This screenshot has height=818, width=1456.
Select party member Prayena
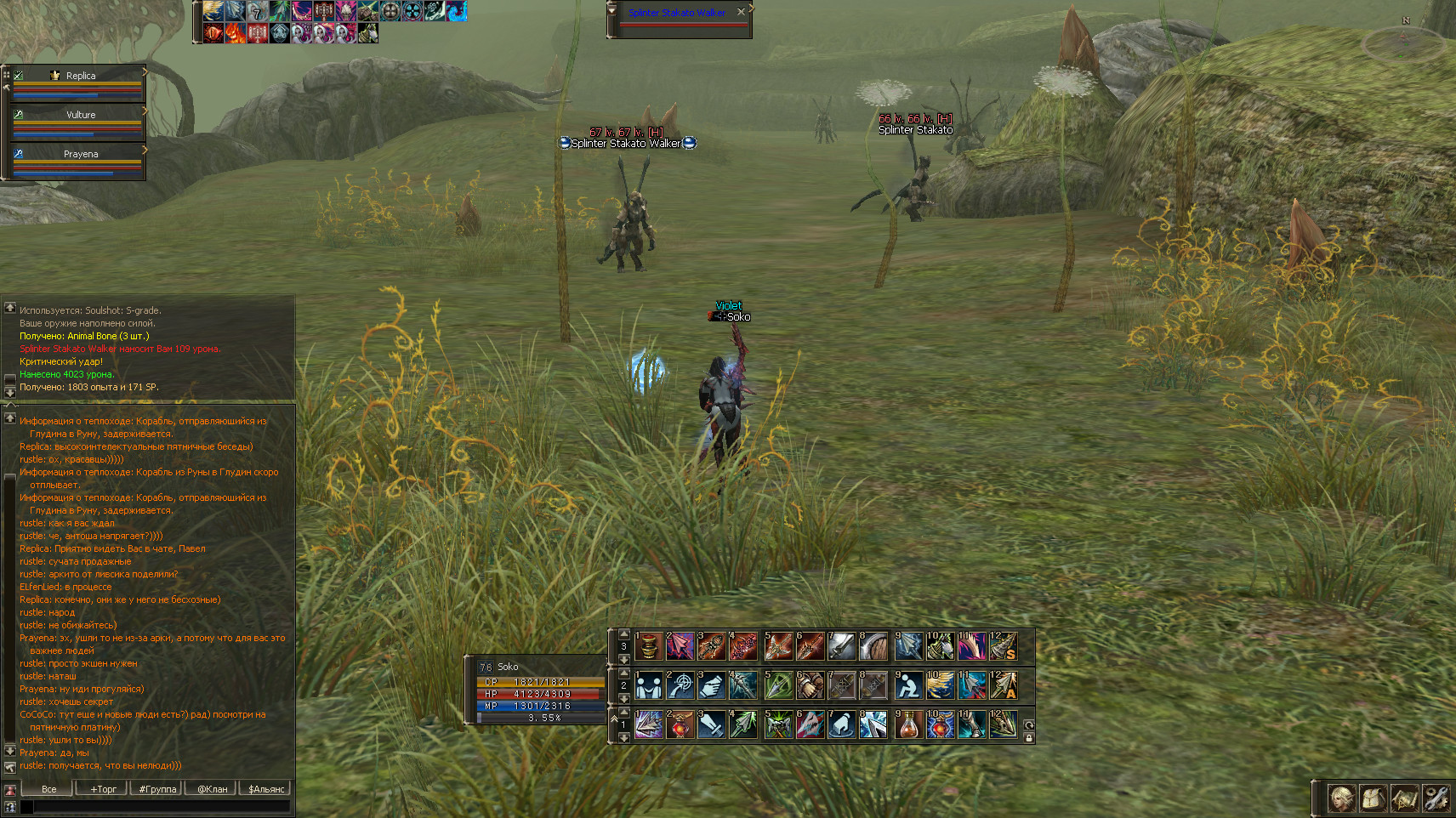pyautogui.click(x=80, y=154)
